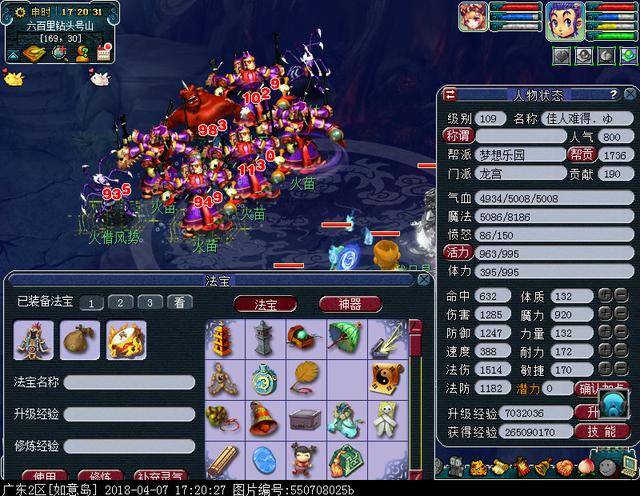Select the blue-haired player character portrait

pos(564,19)
